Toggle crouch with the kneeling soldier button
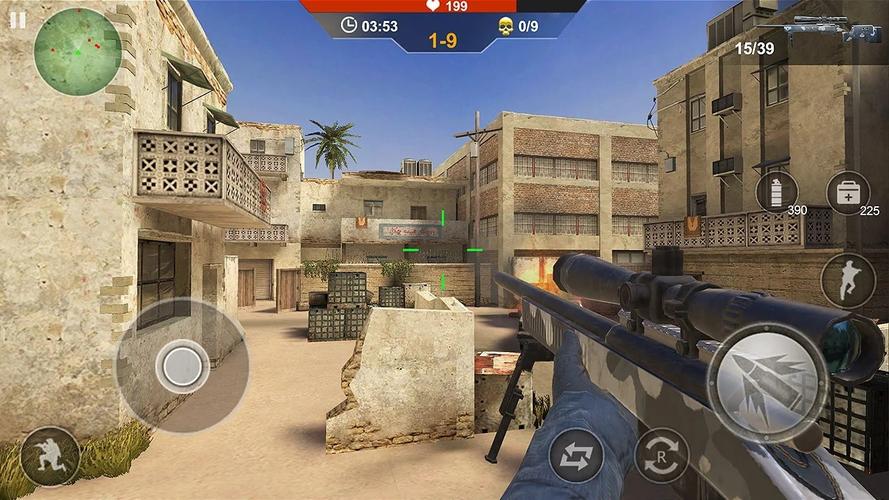Viewport: 889px width, 500px height. click(49, 456)
